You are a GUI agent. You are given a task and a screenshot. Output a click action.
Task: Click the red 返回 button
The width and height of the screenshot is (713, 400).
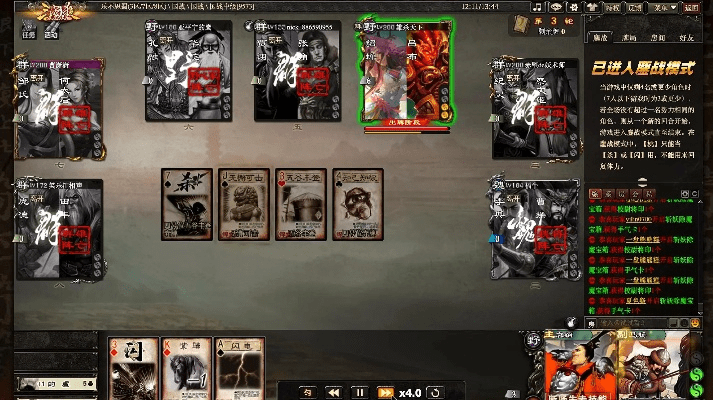coord(690,6)
